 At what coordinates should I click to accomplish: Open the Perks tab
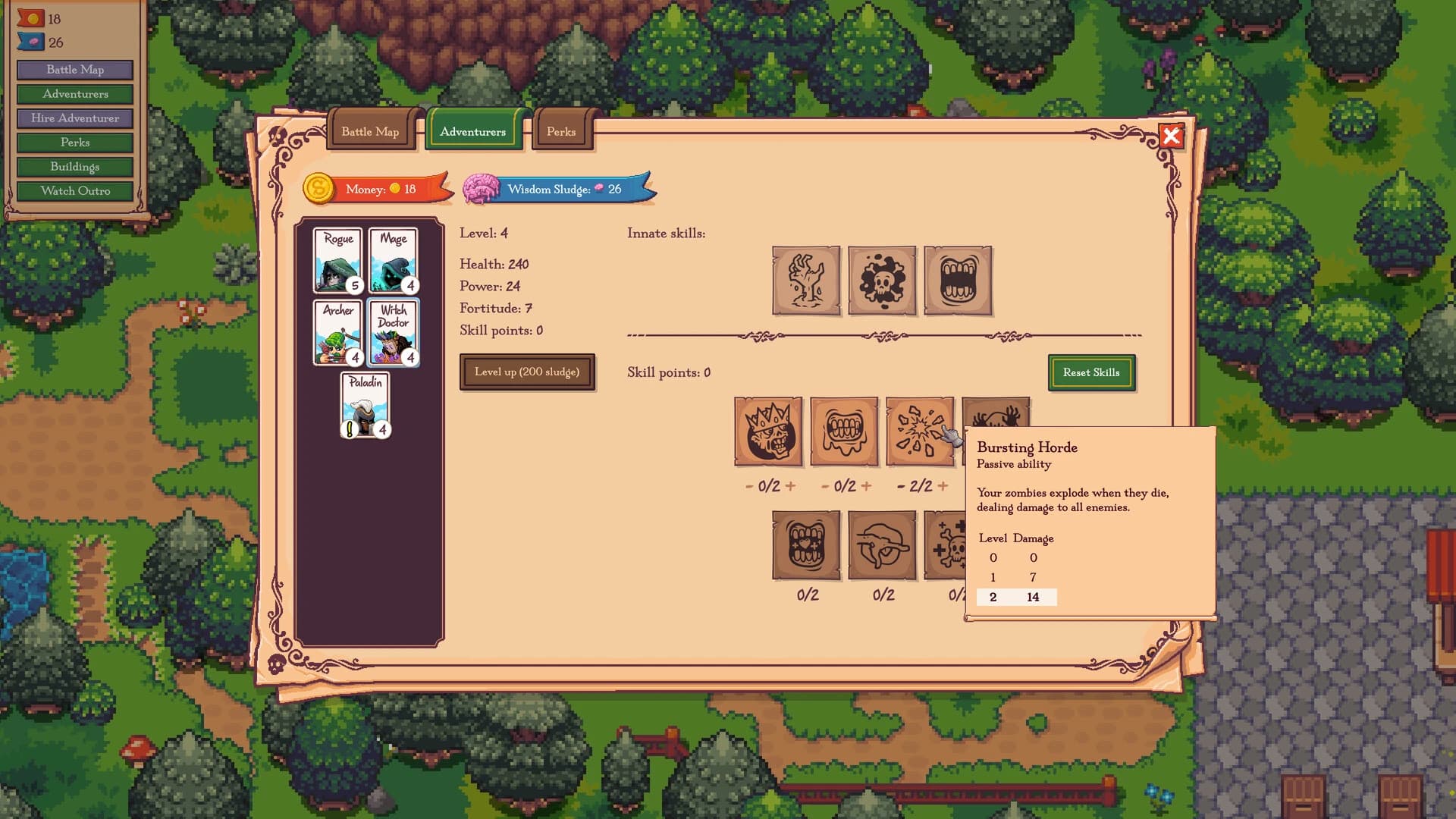[x=562, y=131]
